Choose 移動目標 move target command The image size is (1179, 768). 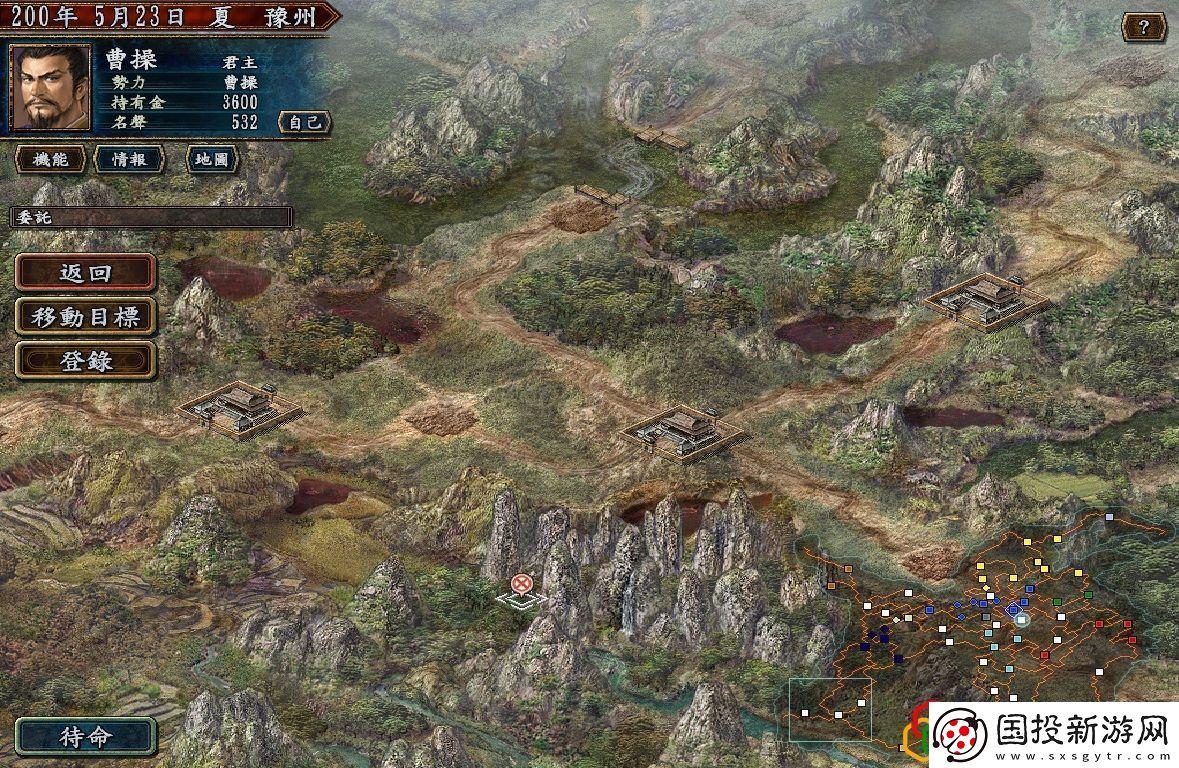tap(86, 317)
